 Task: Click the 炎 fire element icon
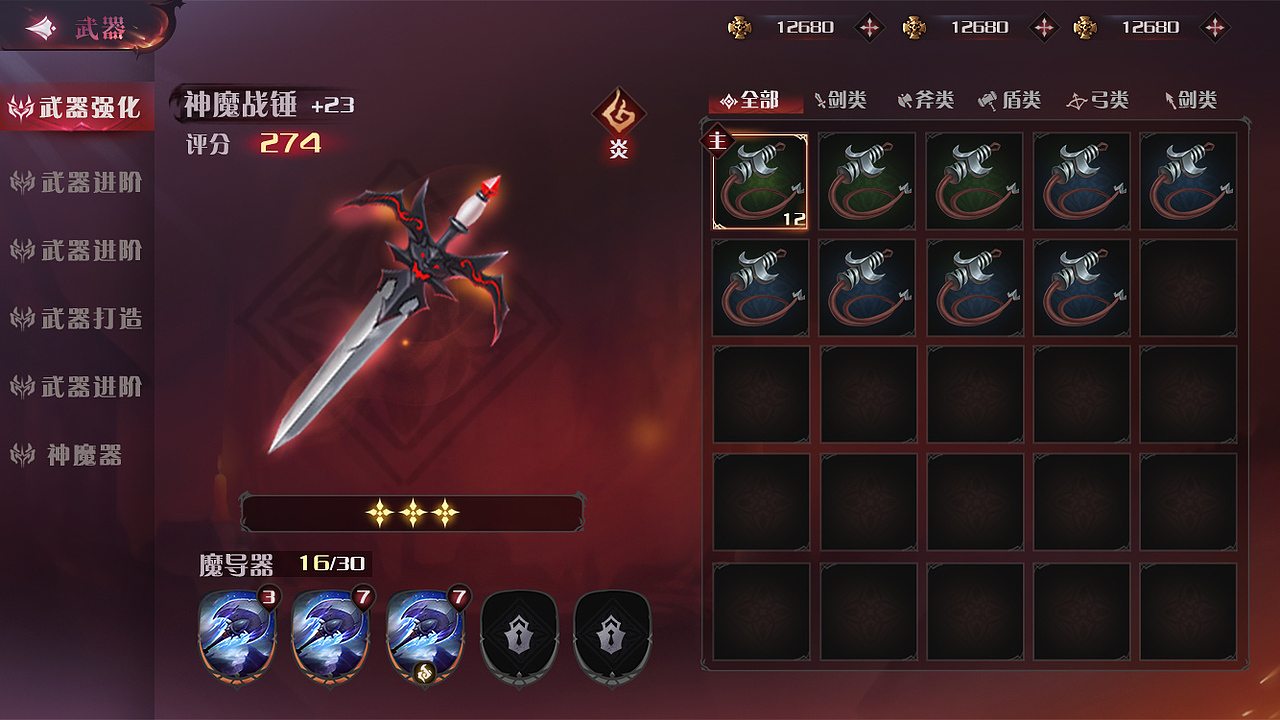coord(619,119)
